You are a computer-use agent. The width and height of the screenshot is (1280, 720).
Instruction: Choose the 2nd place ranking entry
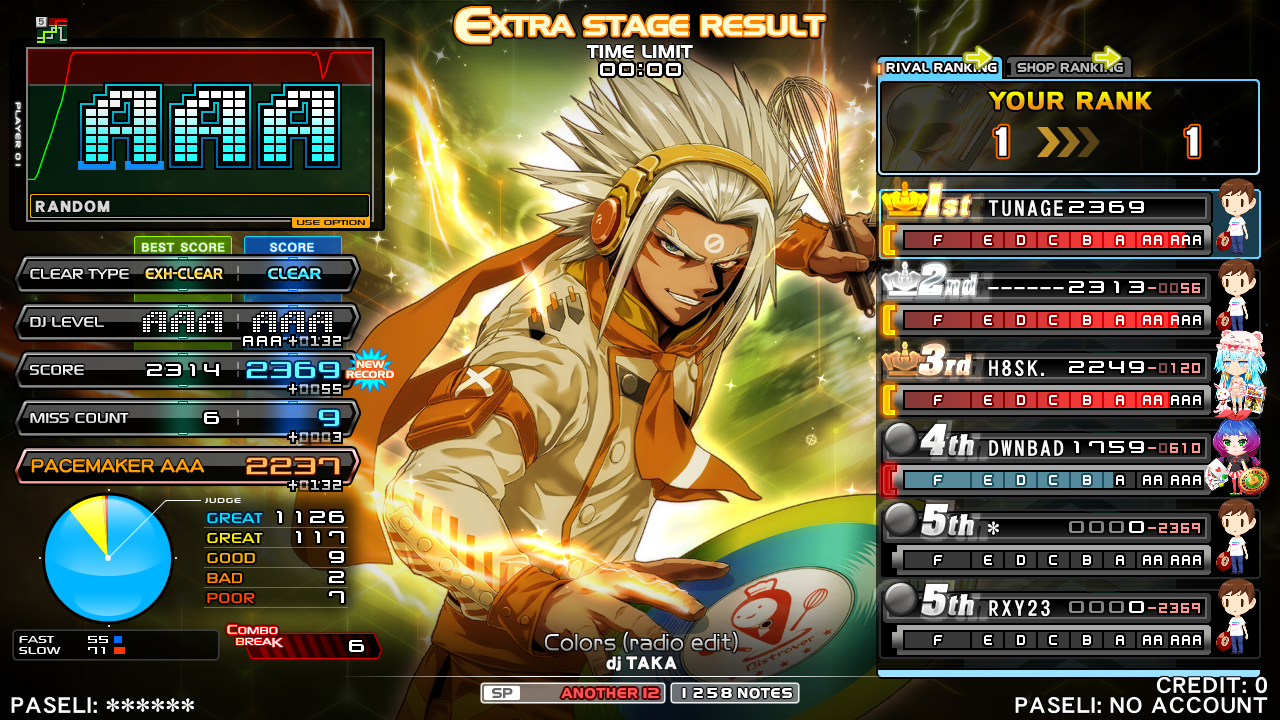click(x=1045, y=303)
